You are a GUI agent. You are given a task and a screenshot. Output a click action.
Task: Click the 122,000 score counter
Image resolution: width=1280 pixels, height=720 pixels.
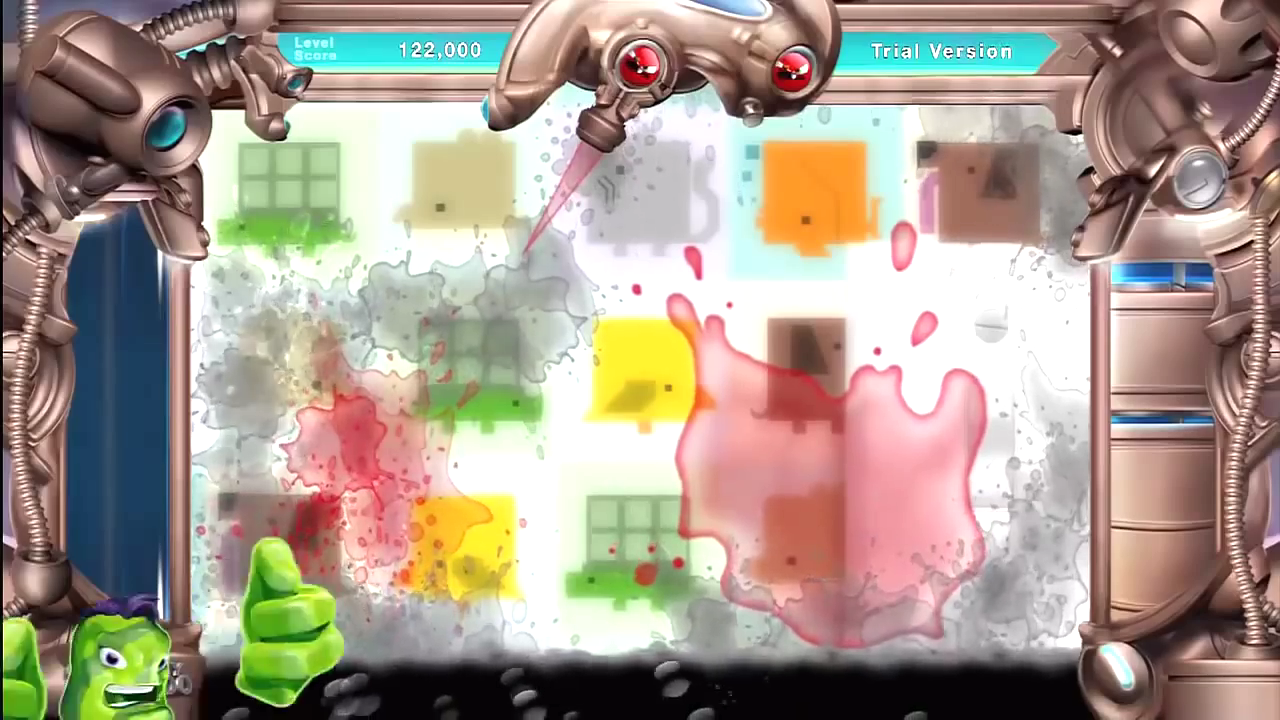tap(442, 50)
